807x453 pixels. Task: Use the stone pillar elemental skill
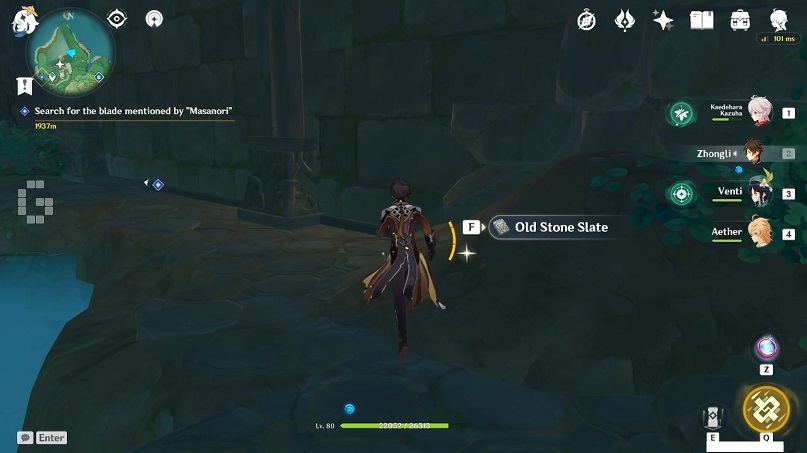point(713,419)
